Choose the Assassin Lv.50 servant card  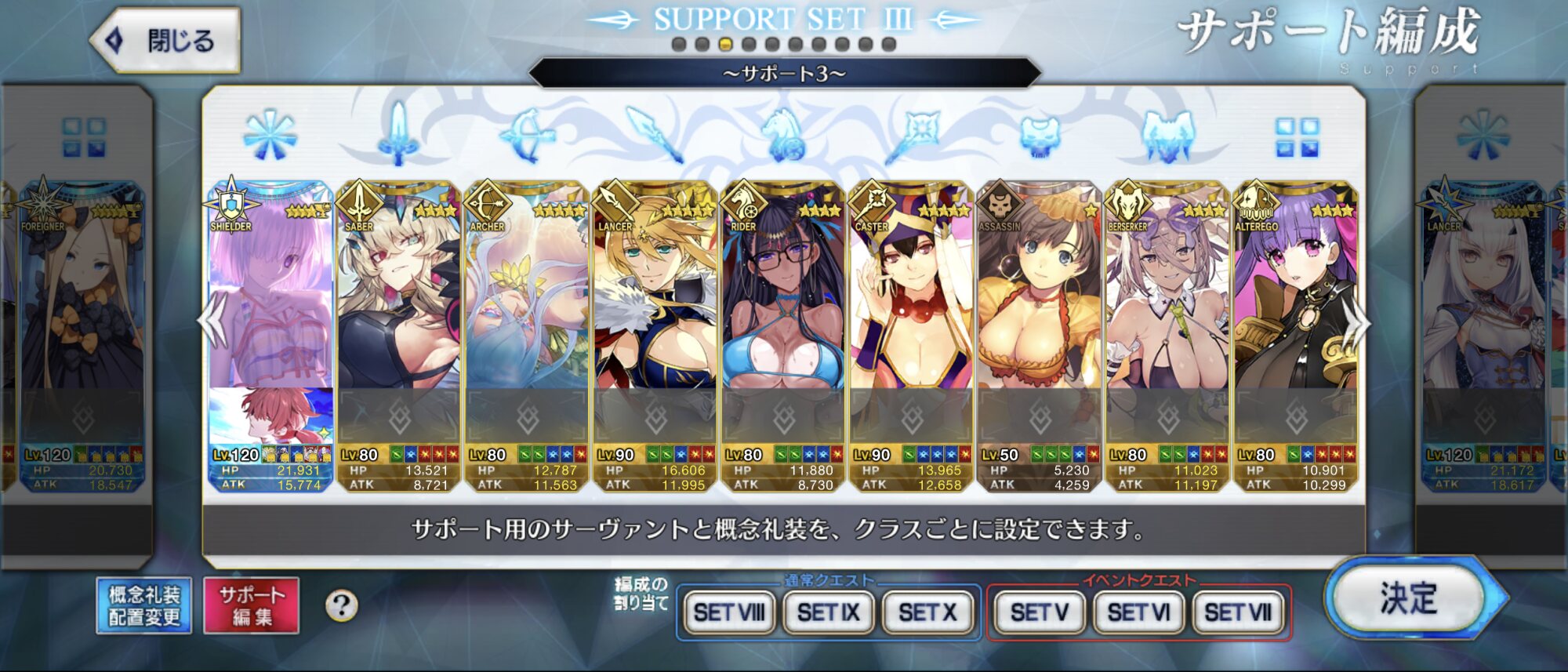pyautogui.click(x=1040, y=314)
